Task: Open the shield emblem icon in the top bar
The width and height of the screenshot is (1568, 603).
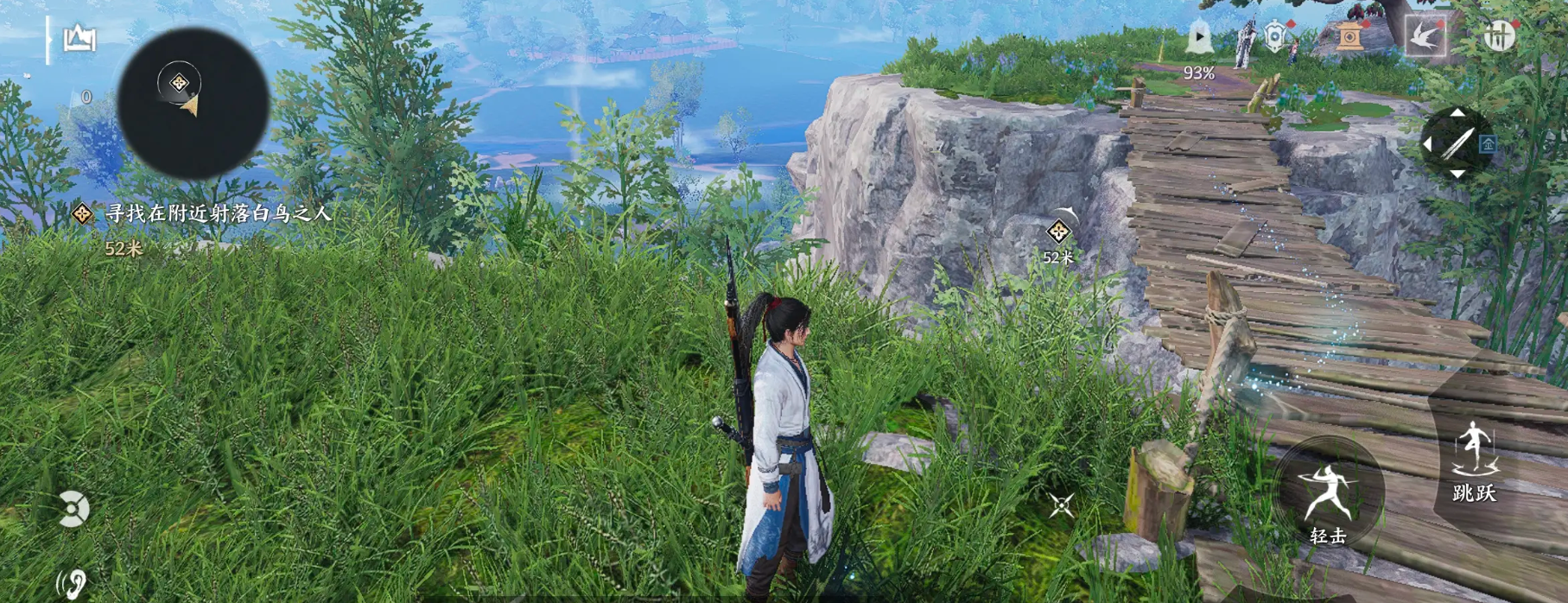Action: [x=1276, y=37]
